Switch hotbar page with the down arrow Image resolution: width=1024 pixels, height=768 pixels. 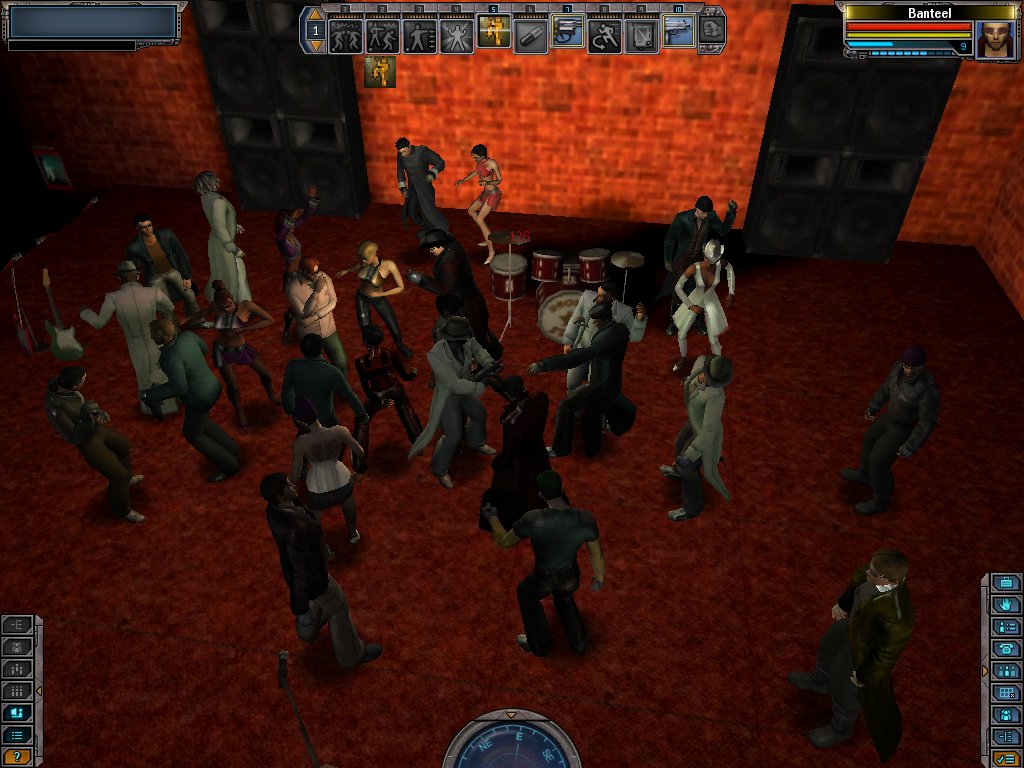point(316,45)
